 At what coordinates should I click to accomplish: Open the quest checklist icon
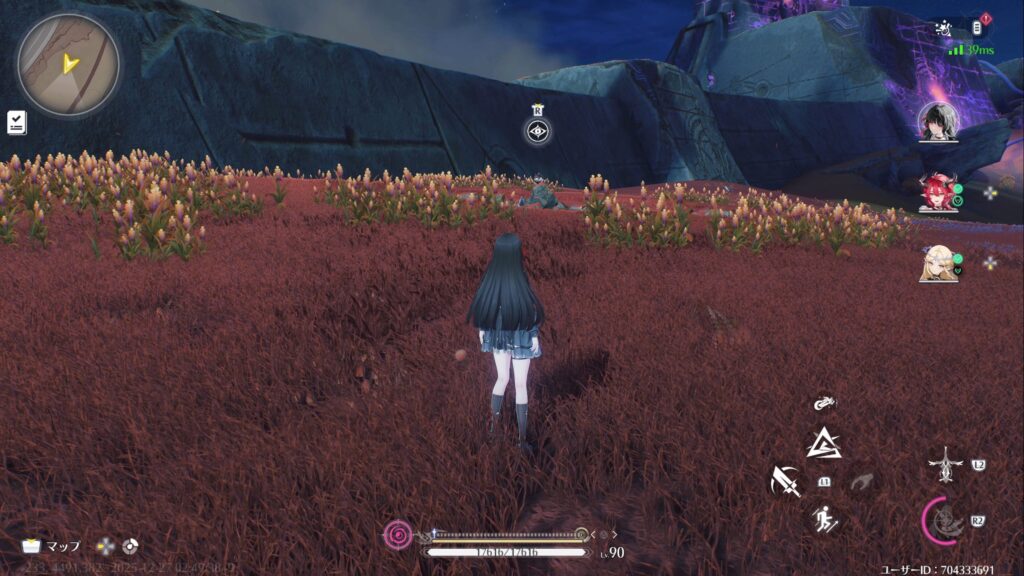[16, 122]
